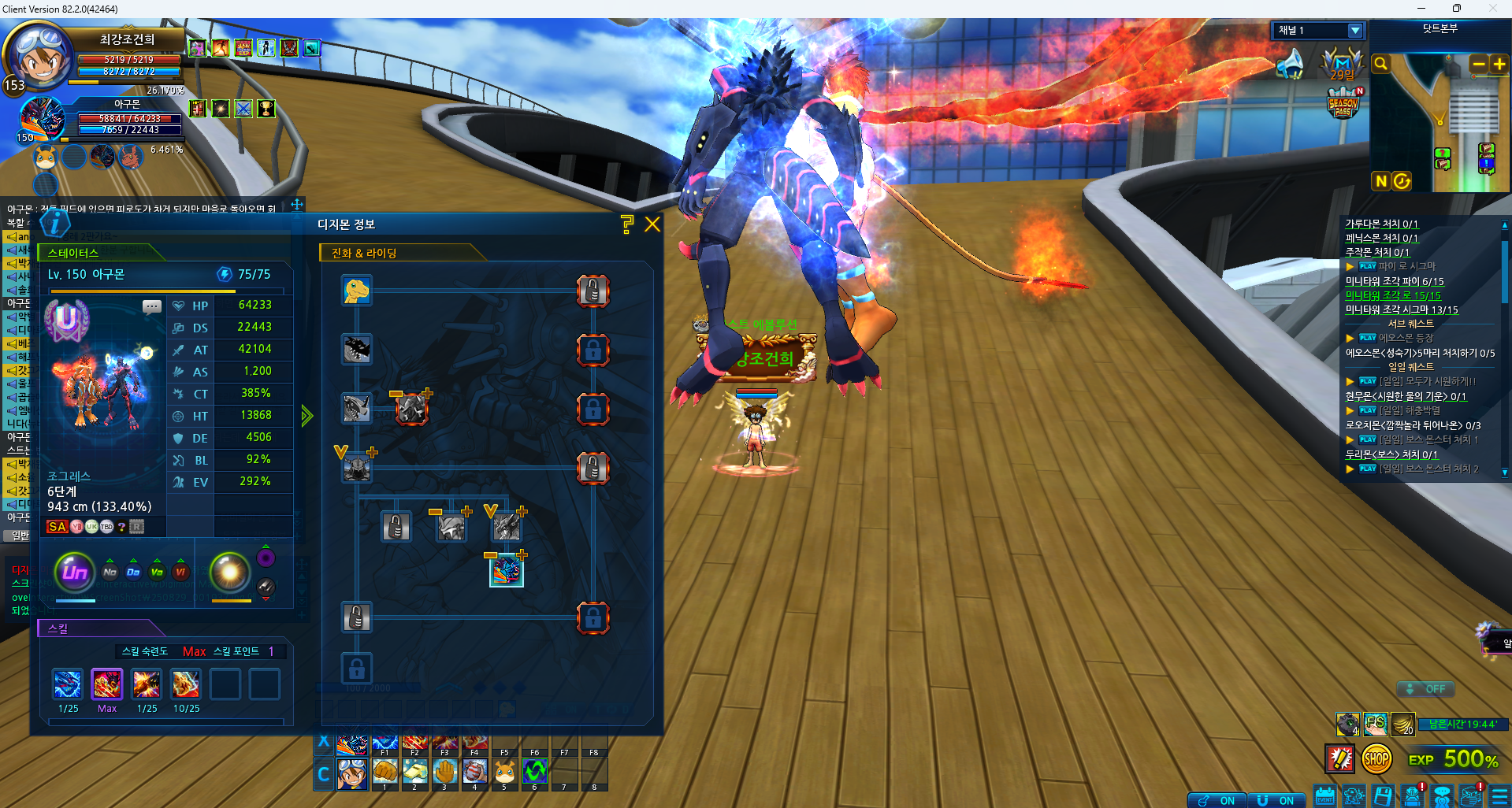Open the megaphone shout icon
Screen dimensions: 1512x808
pos(1291,64)
